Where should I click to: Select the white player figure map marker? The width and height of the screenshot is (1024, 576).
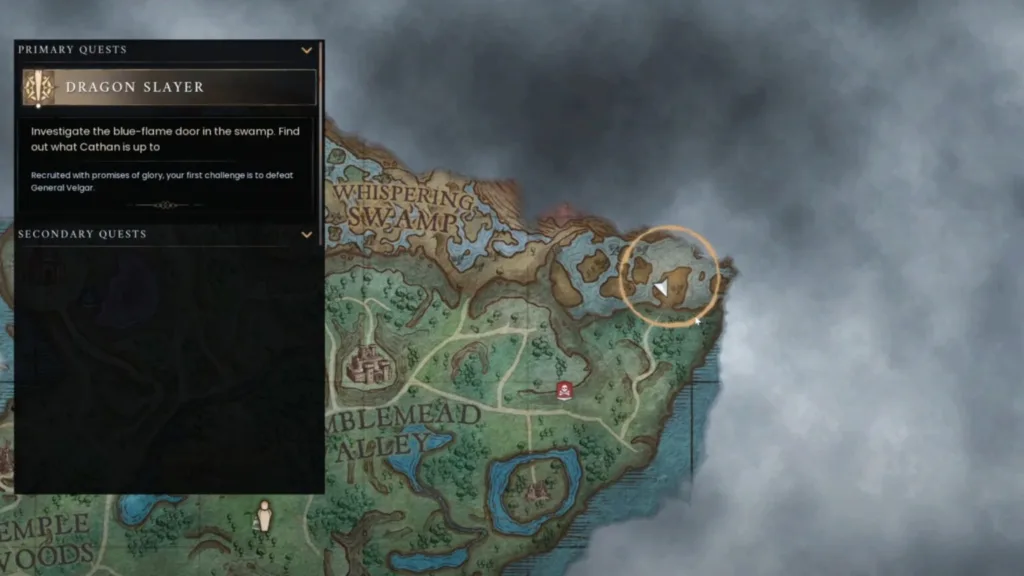[264, 515]
